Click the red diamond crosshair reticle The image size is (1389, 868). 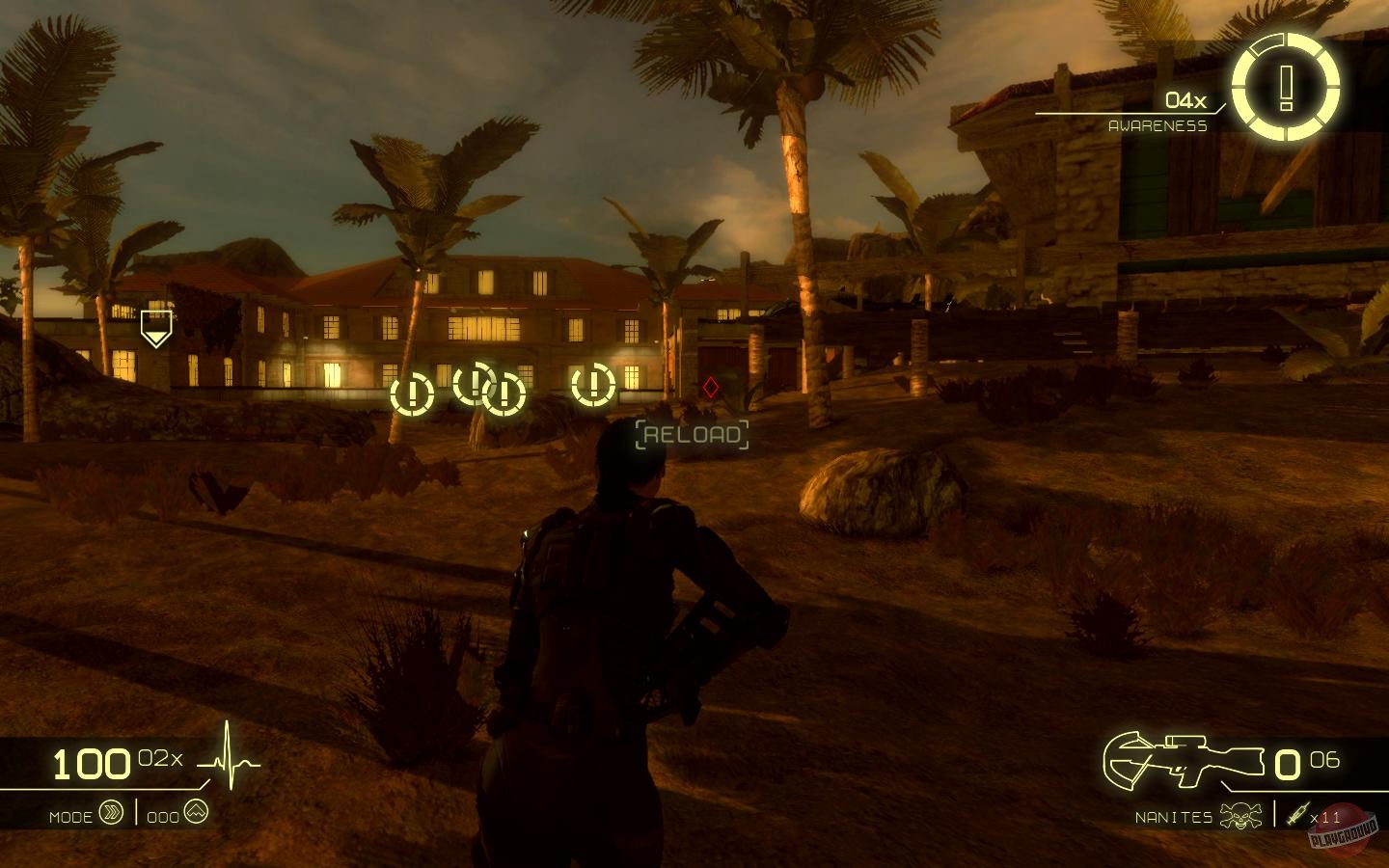tap(710, 390)
